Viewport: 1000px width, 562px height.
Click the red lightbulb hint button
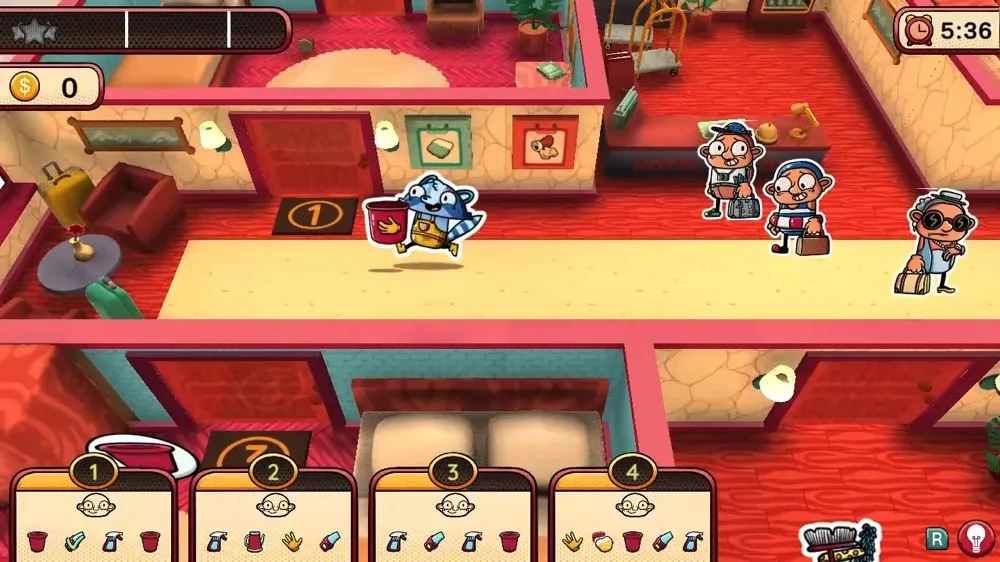click(x=975, y=538)
